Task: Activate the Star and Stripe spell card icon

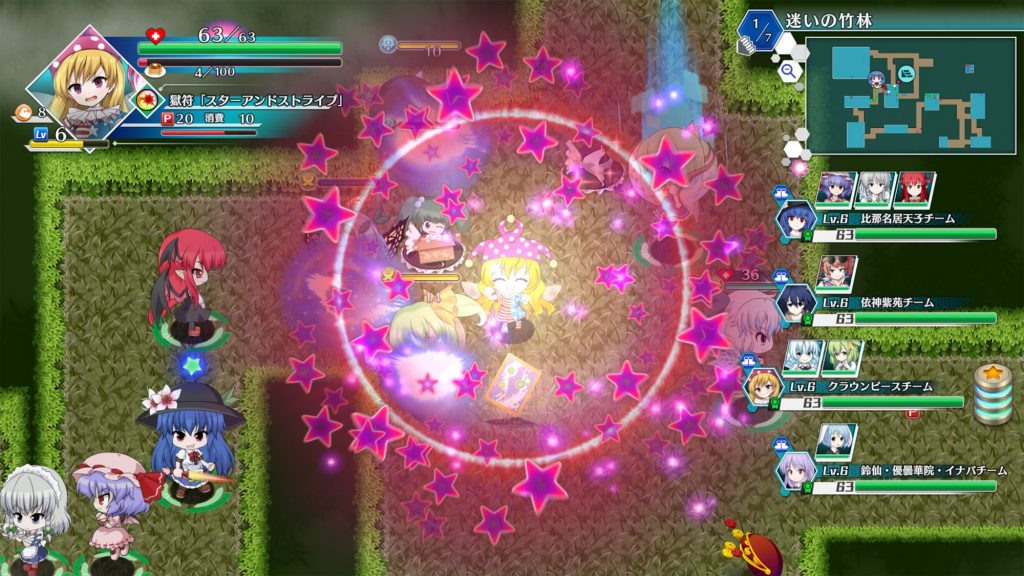Action: [148, 100]
